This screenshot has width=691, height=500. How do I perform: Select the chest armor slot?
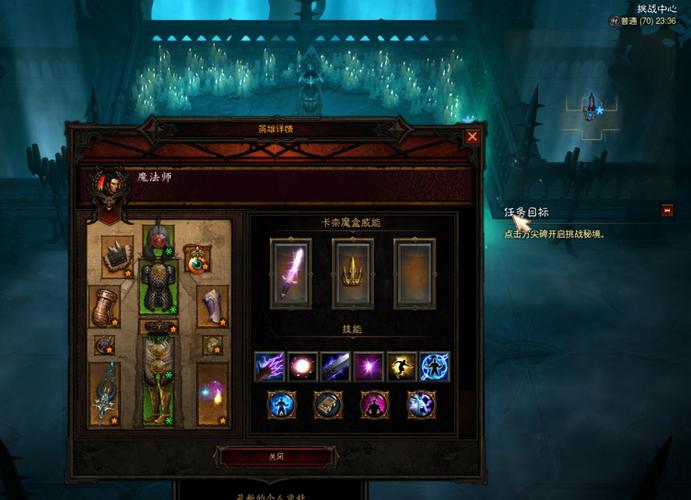pyautogui.click(x=158, y=286)
